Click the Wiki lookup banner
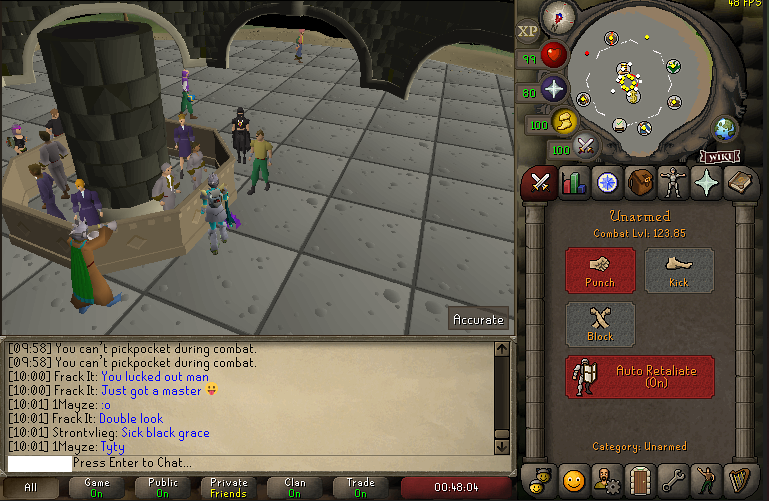 [718, 156]
